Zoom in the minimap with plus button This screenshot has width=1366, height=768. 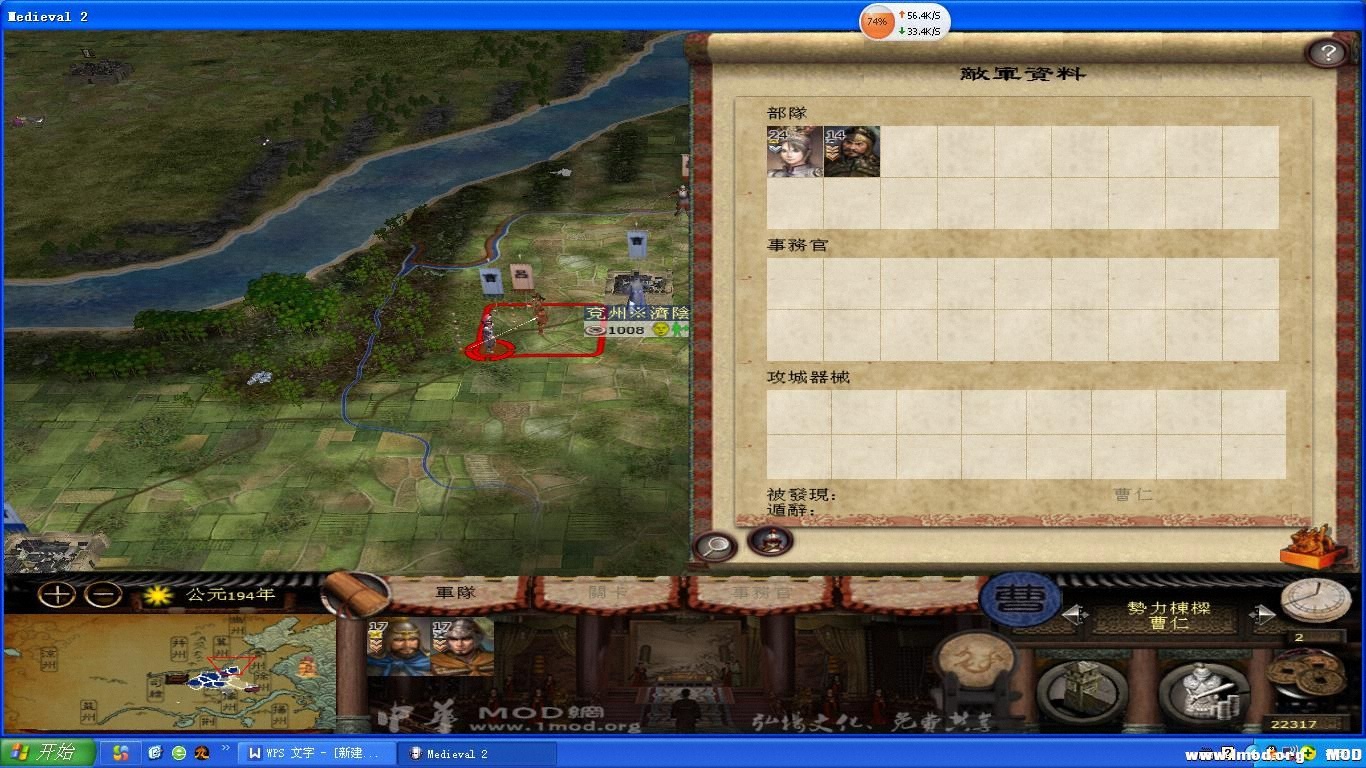(x=56, y=592)
